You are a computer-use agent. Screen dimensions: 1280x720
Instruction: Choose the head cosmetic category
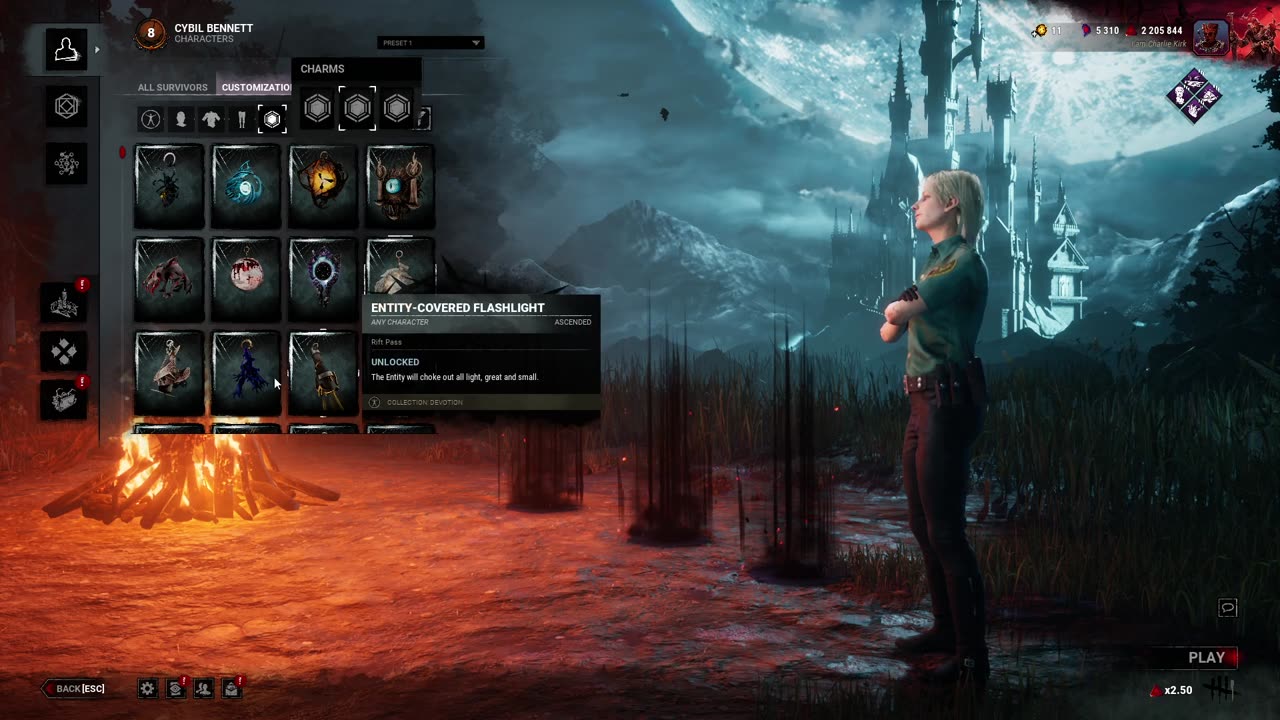[x=181, y=119]
